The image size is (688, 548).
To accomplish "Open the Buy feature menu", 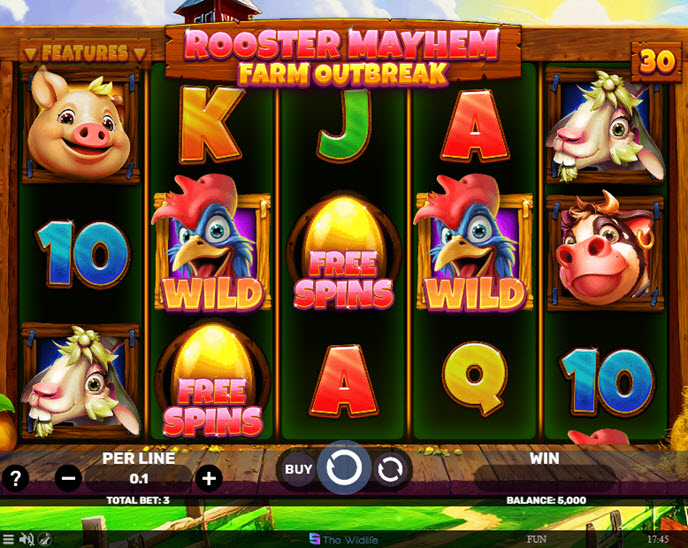I will 298,468.
